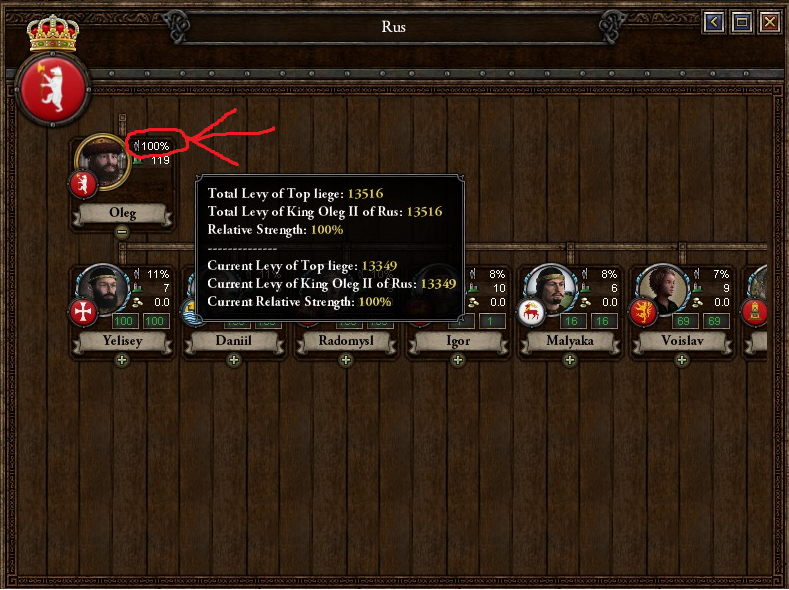This screenshot has width=789, height=590.
Task: Collapse Oleg's vassal tree with minus button
Action: 122,232
